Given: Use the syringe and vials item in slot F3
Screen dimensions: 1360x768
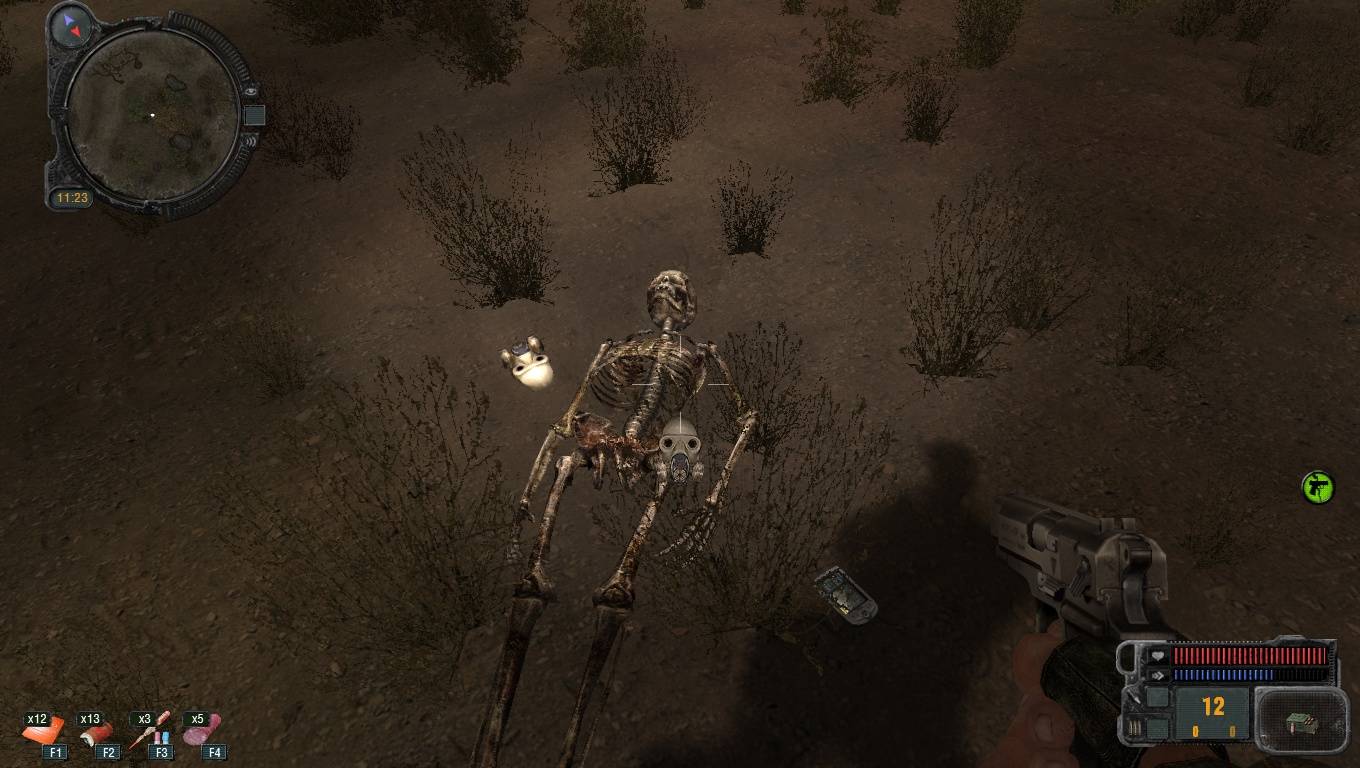Looking at the screenshot, I should click(x=152, y=731).
